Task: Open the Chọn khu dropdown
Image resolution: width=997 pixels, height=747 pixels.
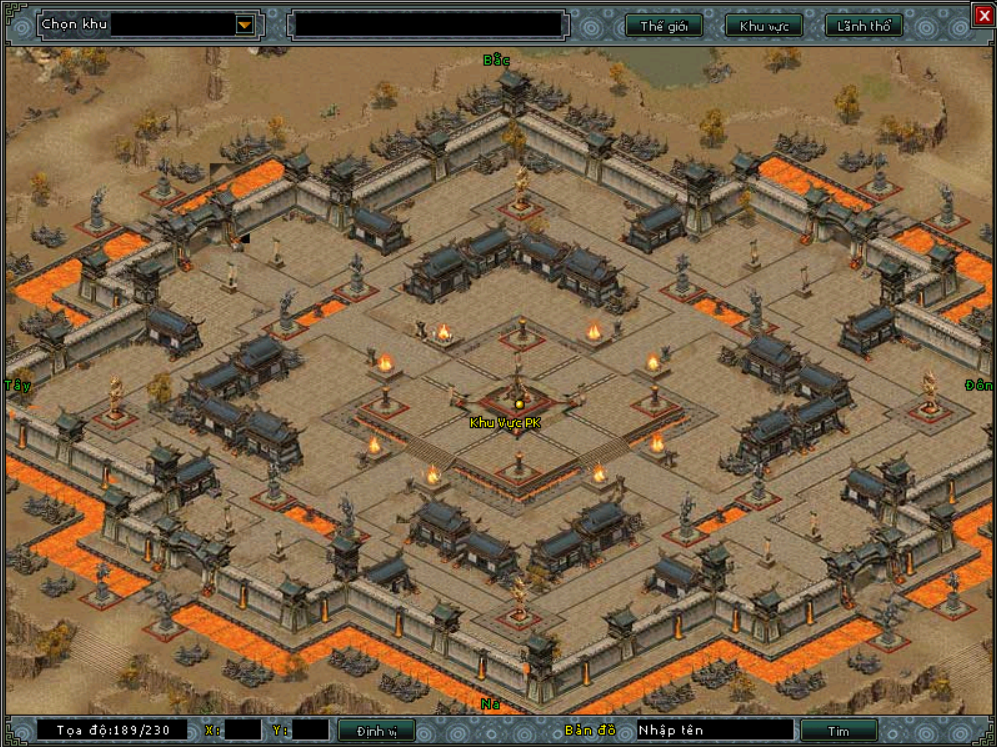Action: [x=245, y=25]
